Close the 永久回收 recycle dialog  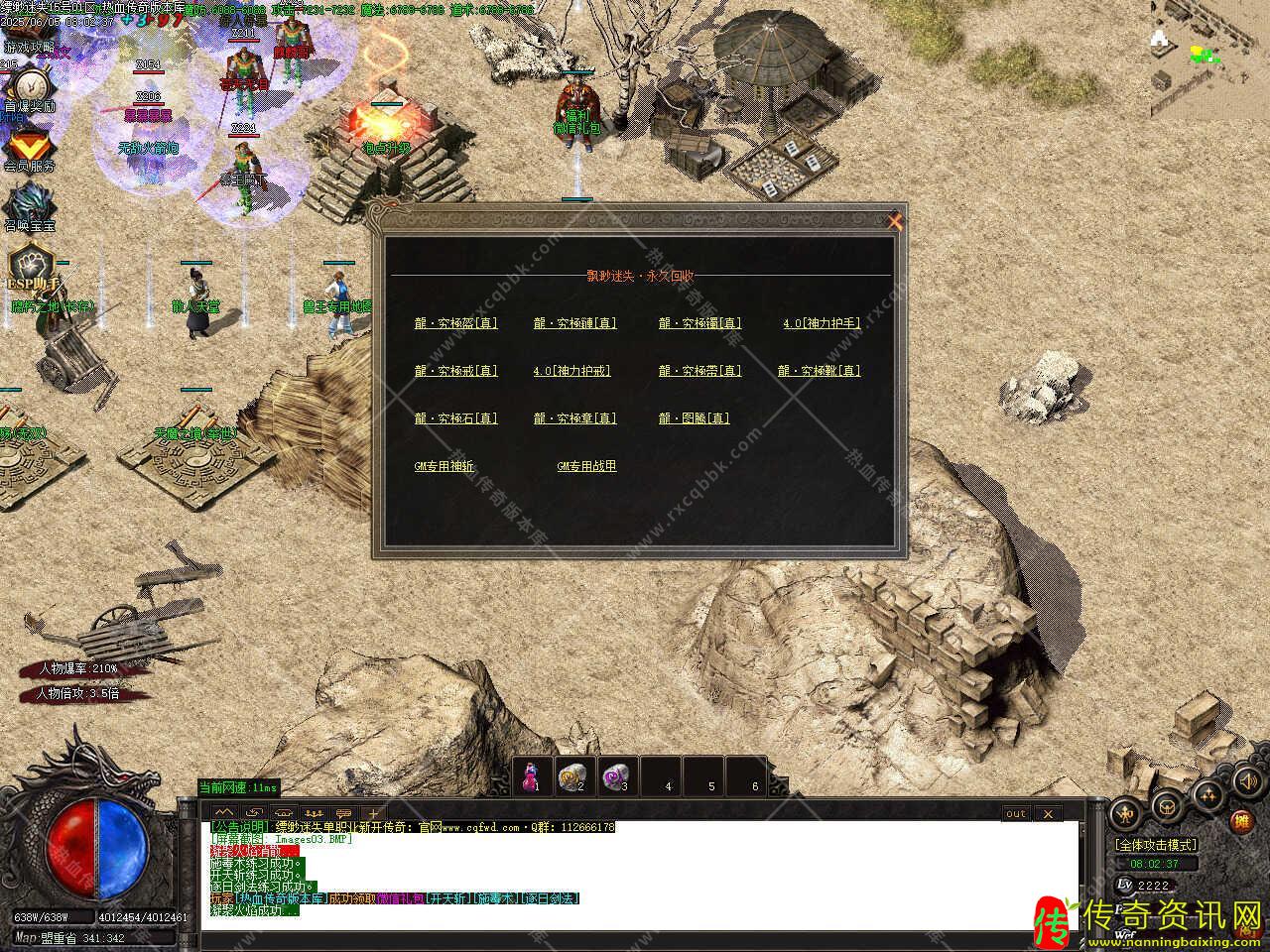[895, 222]
